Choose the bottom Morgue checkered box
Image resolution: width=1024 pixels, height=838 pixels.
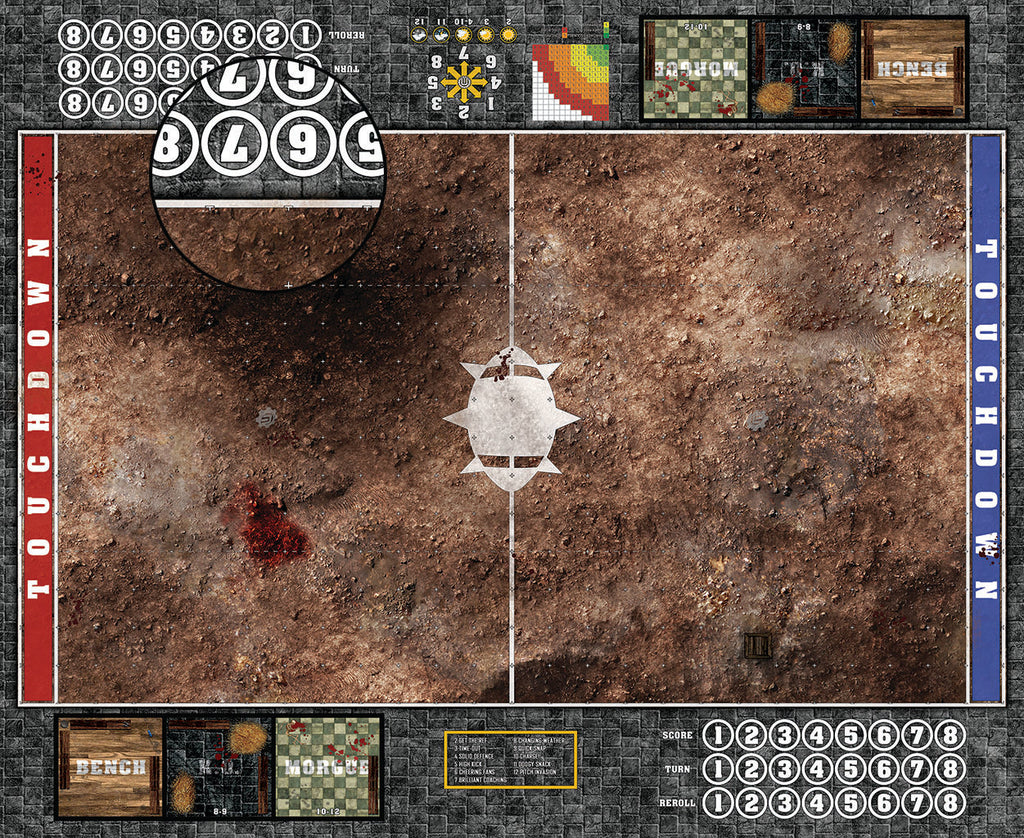coord(327,766)
